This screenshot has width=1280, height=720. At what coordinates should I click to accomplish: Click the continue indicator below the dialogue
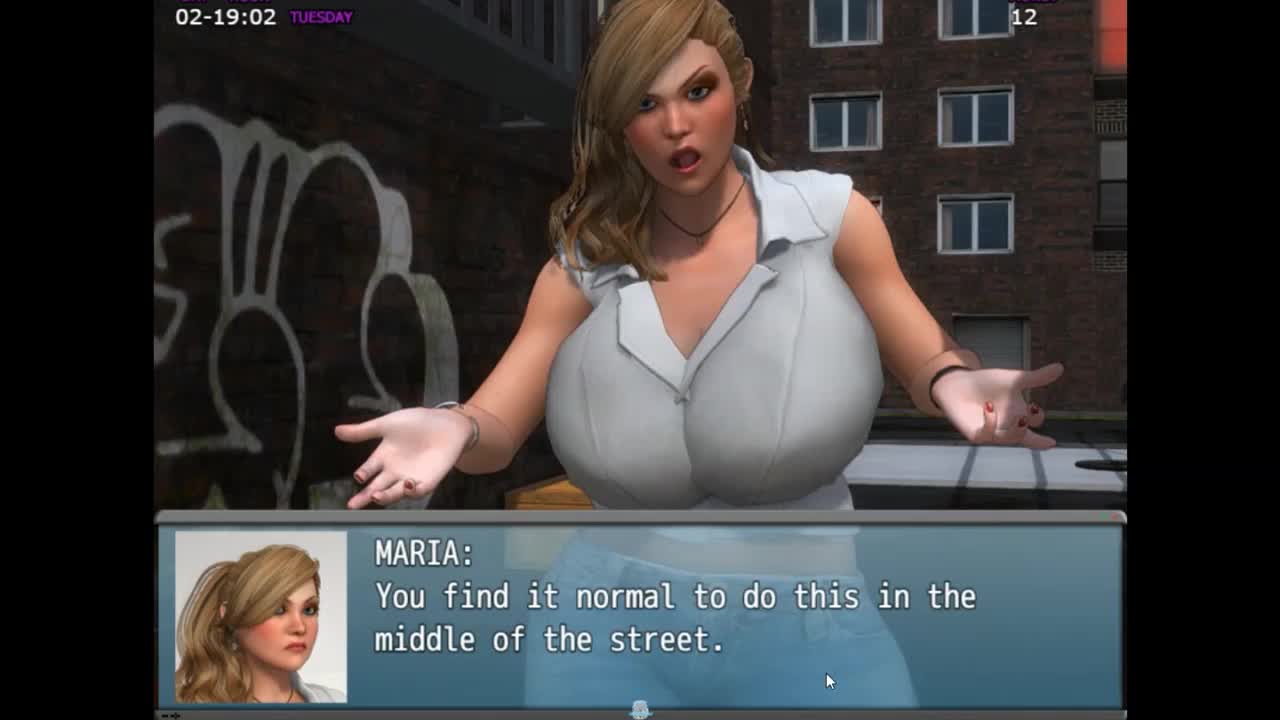tap(641, 709)
